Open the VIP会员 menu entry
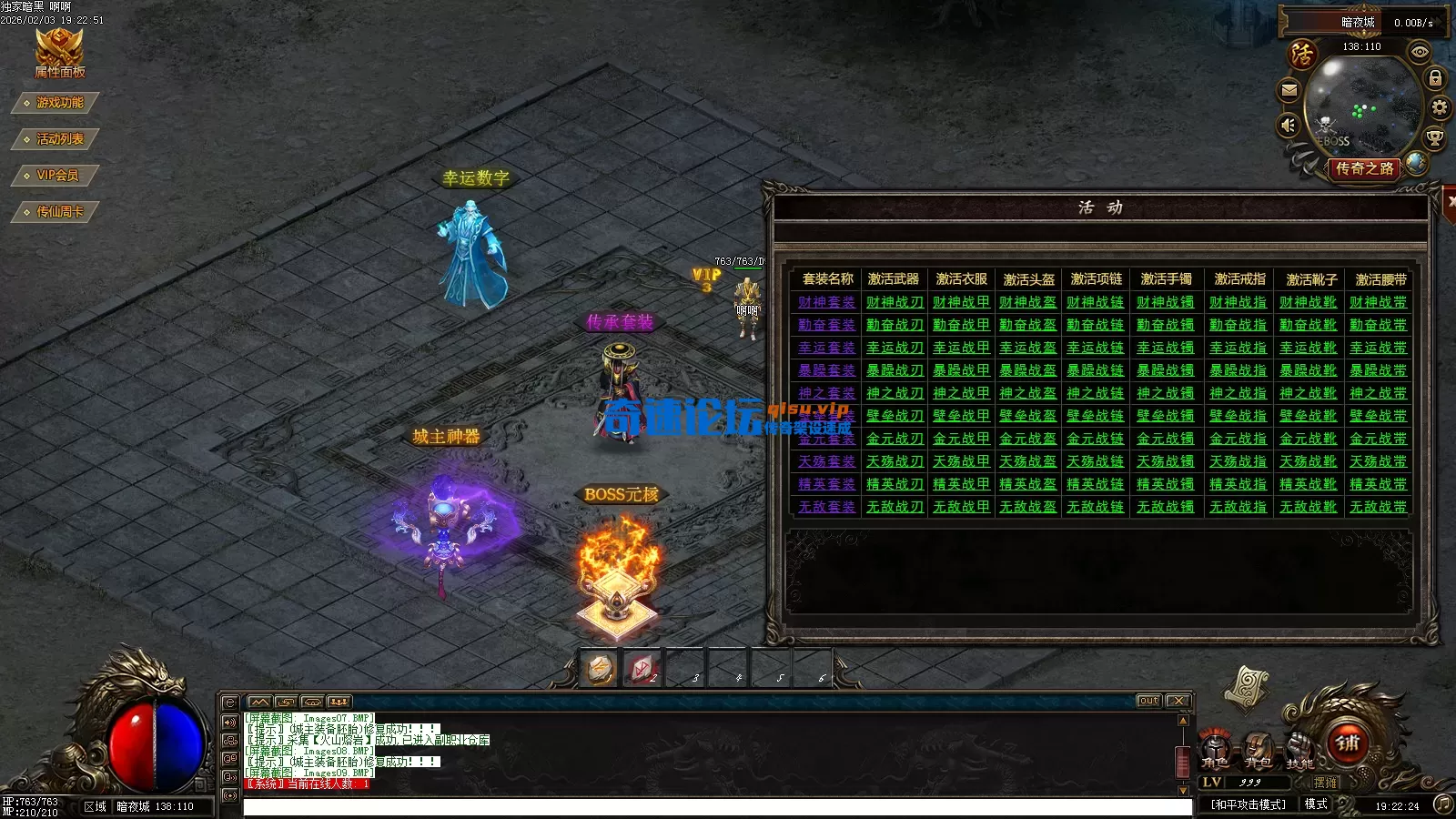Image resolution: width=1456 pixels, height=819 pixels. click(56, 176)
